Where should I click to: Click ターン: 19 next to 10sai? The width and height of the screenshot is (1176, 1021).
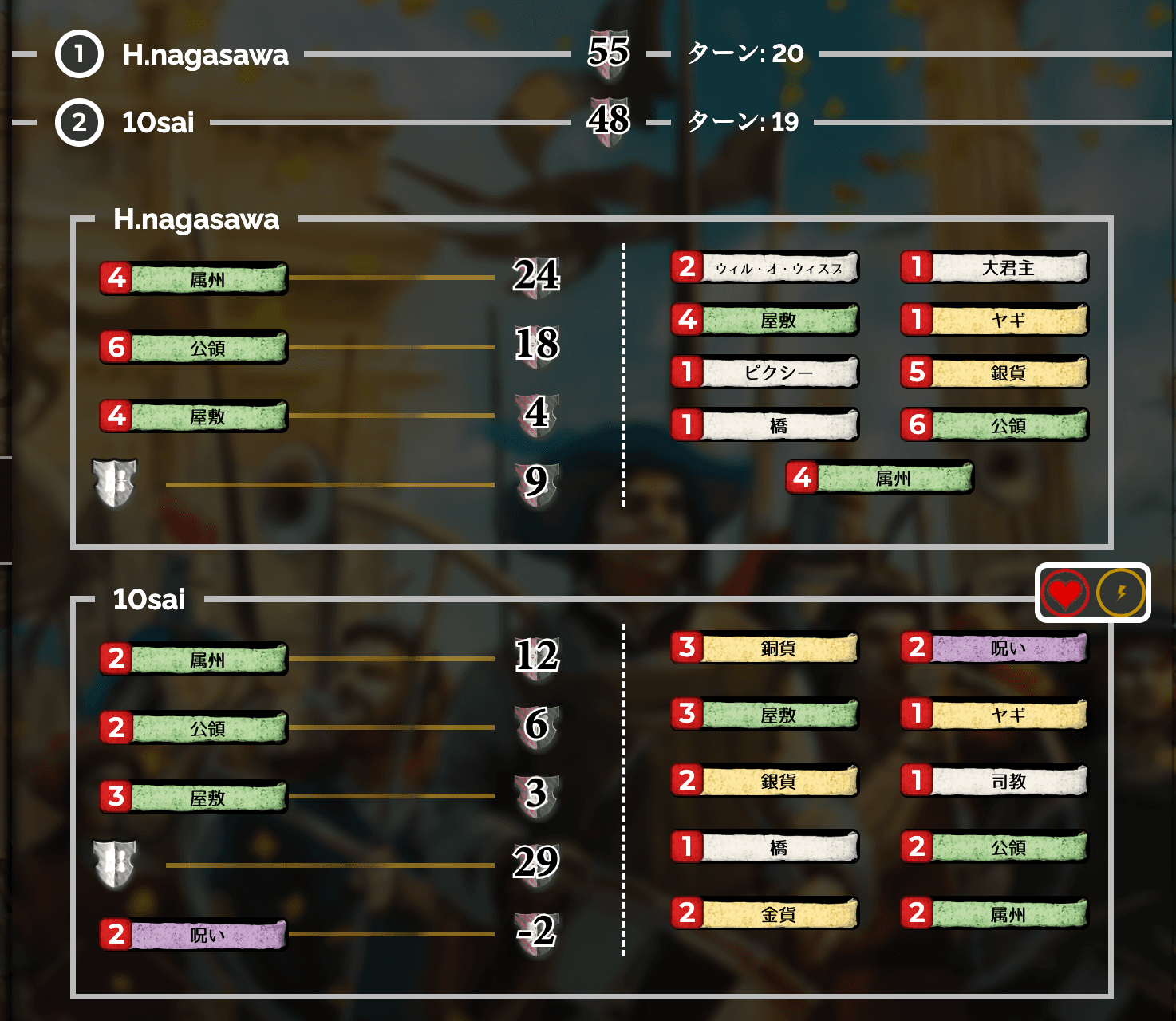coord(740,122)
